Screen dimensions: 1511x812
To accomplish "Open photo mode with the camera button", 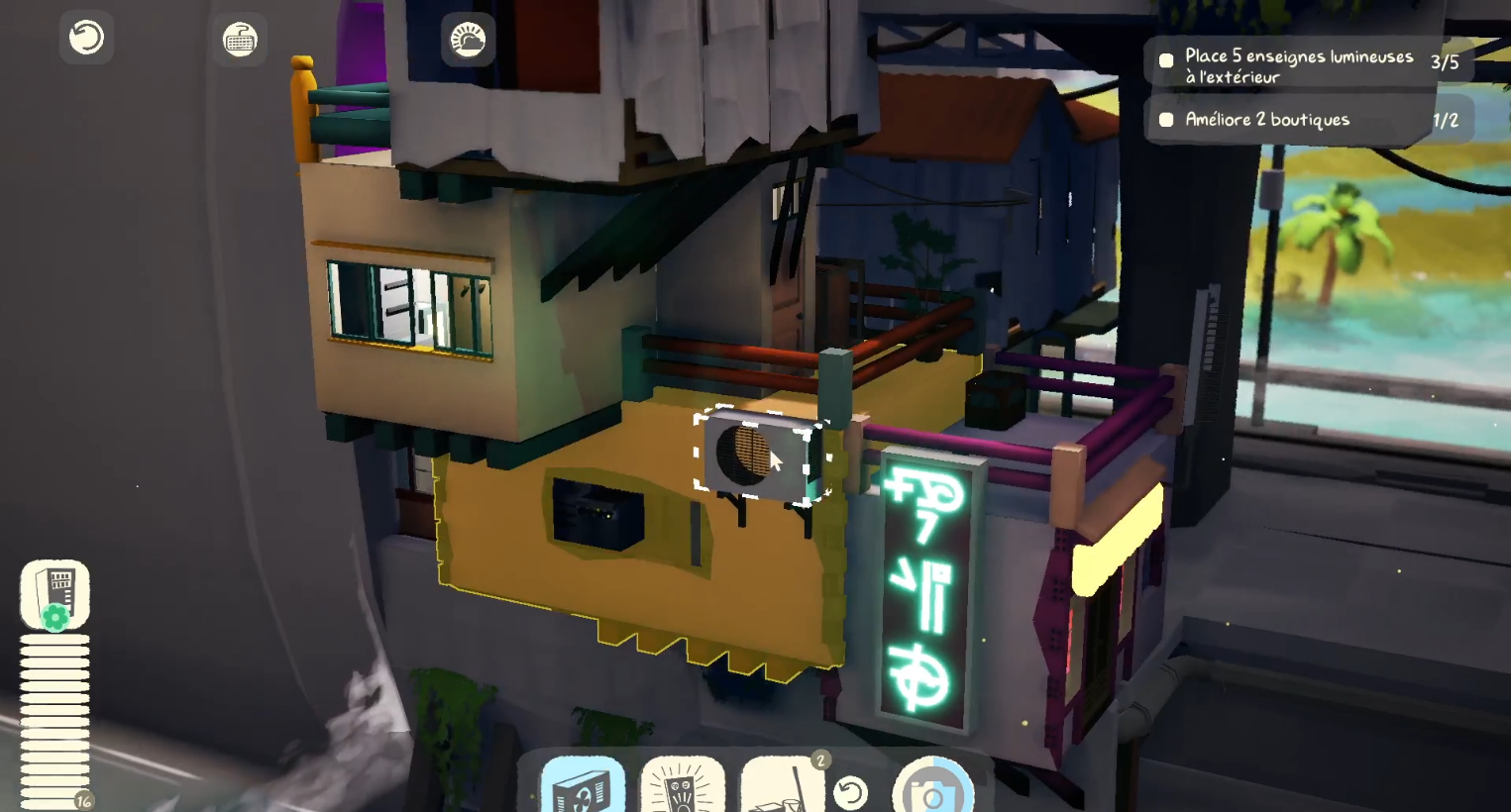I will click(932, 789).
